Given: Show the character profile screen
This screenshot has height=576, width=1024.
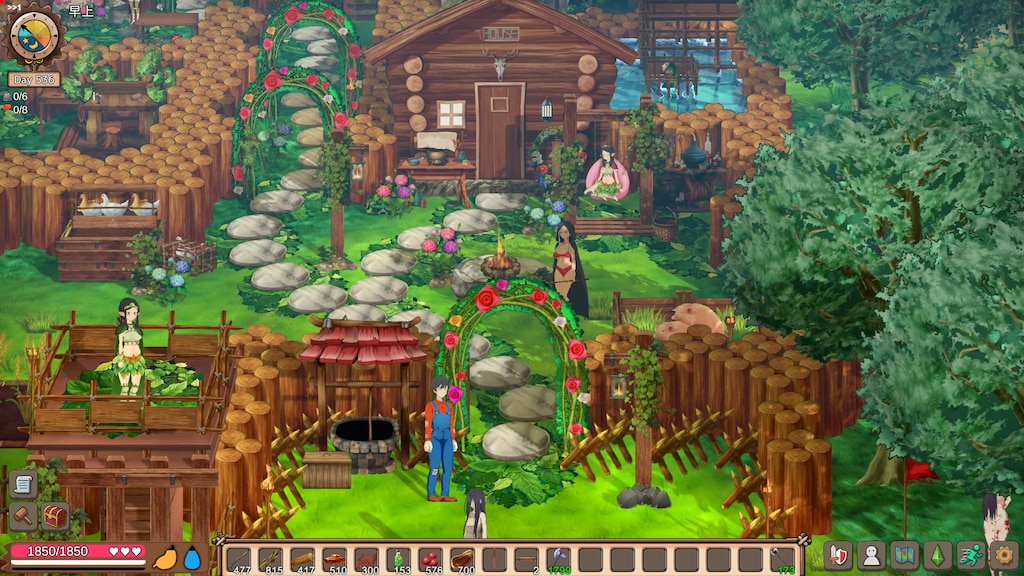Looking at the screenshot, I should 872,555.
